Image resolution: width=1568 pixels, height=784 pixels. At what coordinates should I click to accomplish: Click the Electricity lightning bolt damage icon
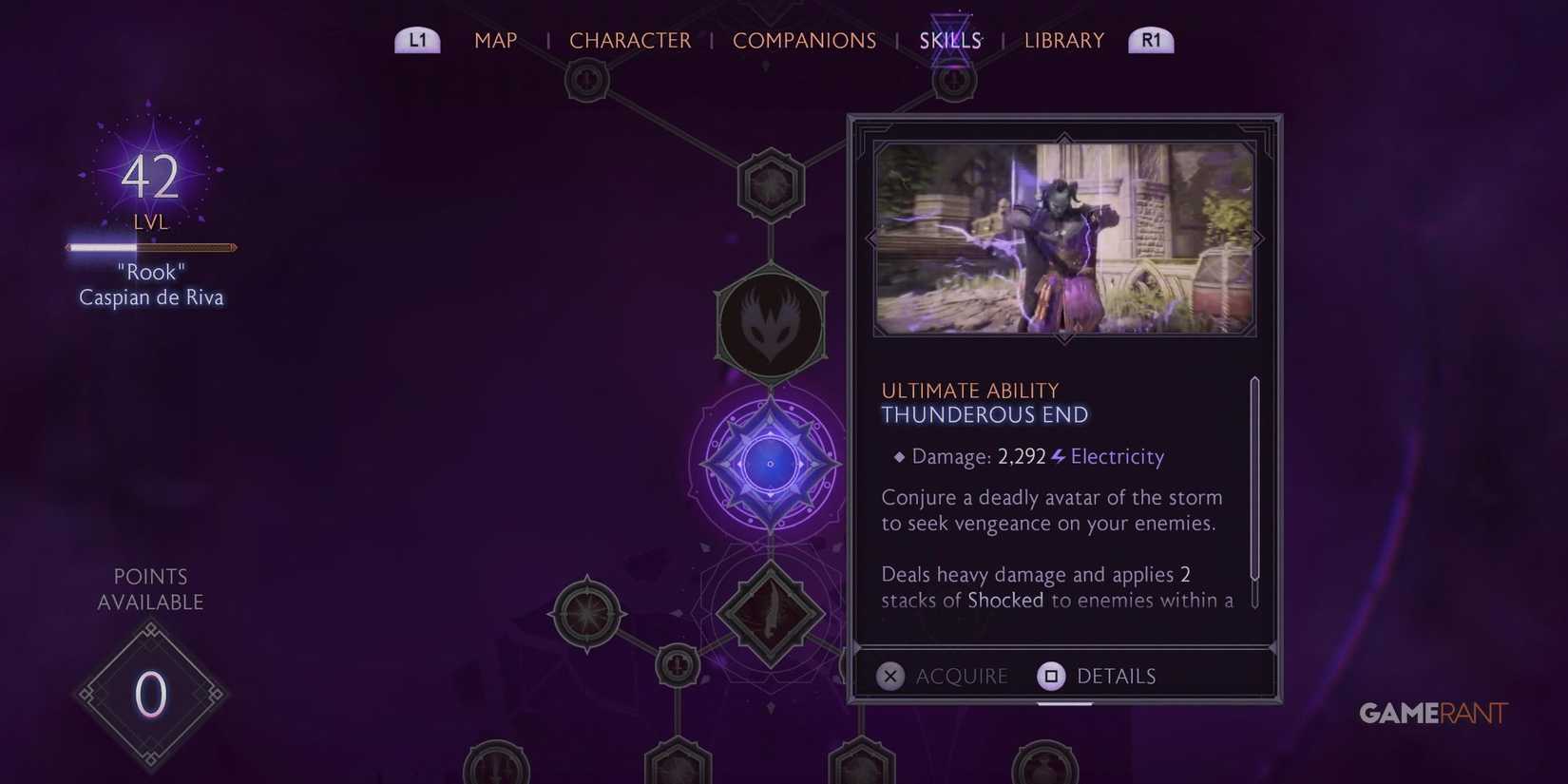point(1058,456)
